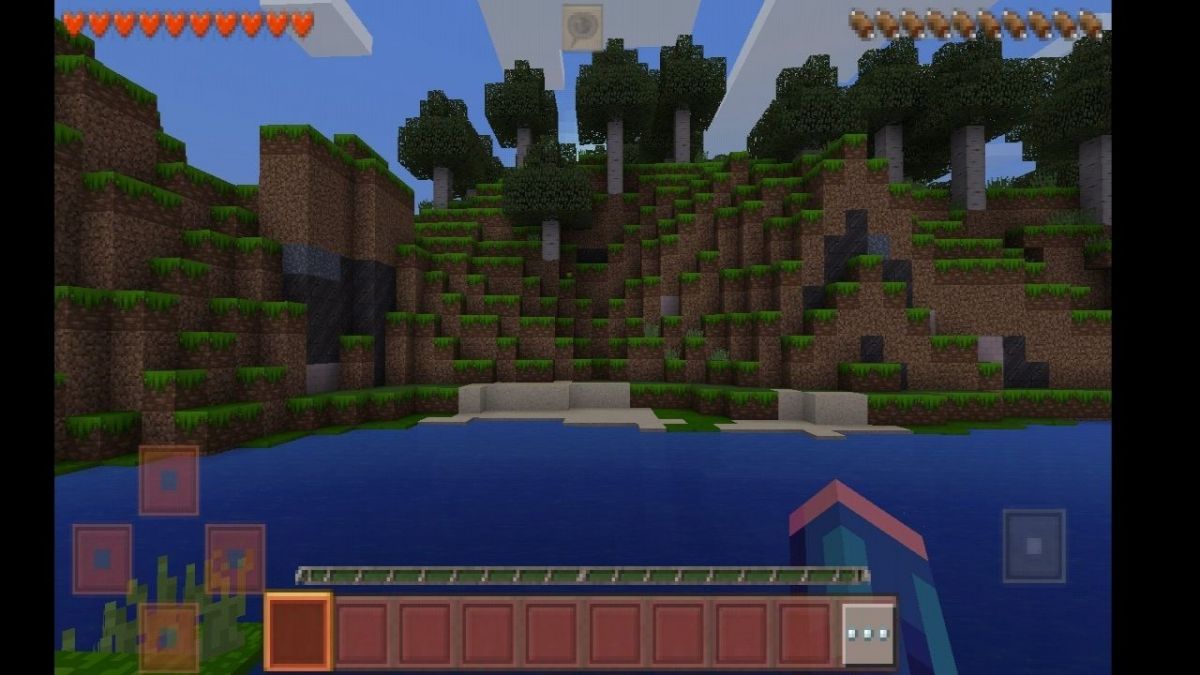Strafe left with the D-pad left button

[102, 559]
